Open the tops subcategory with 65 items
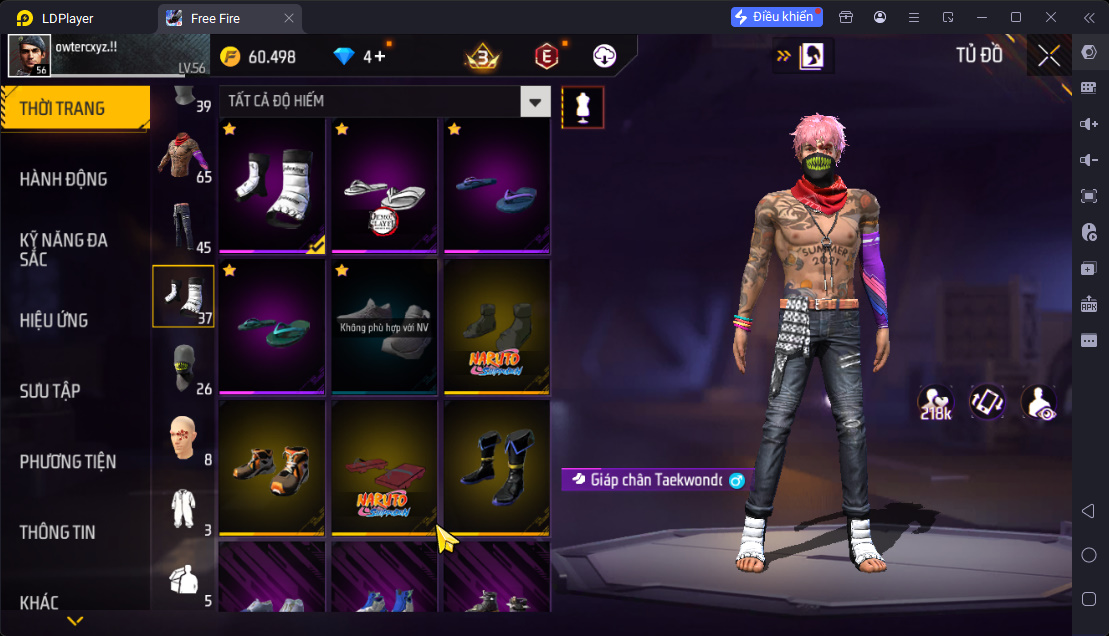Screen dimensions: 1109x636 (x=183, y=156)
